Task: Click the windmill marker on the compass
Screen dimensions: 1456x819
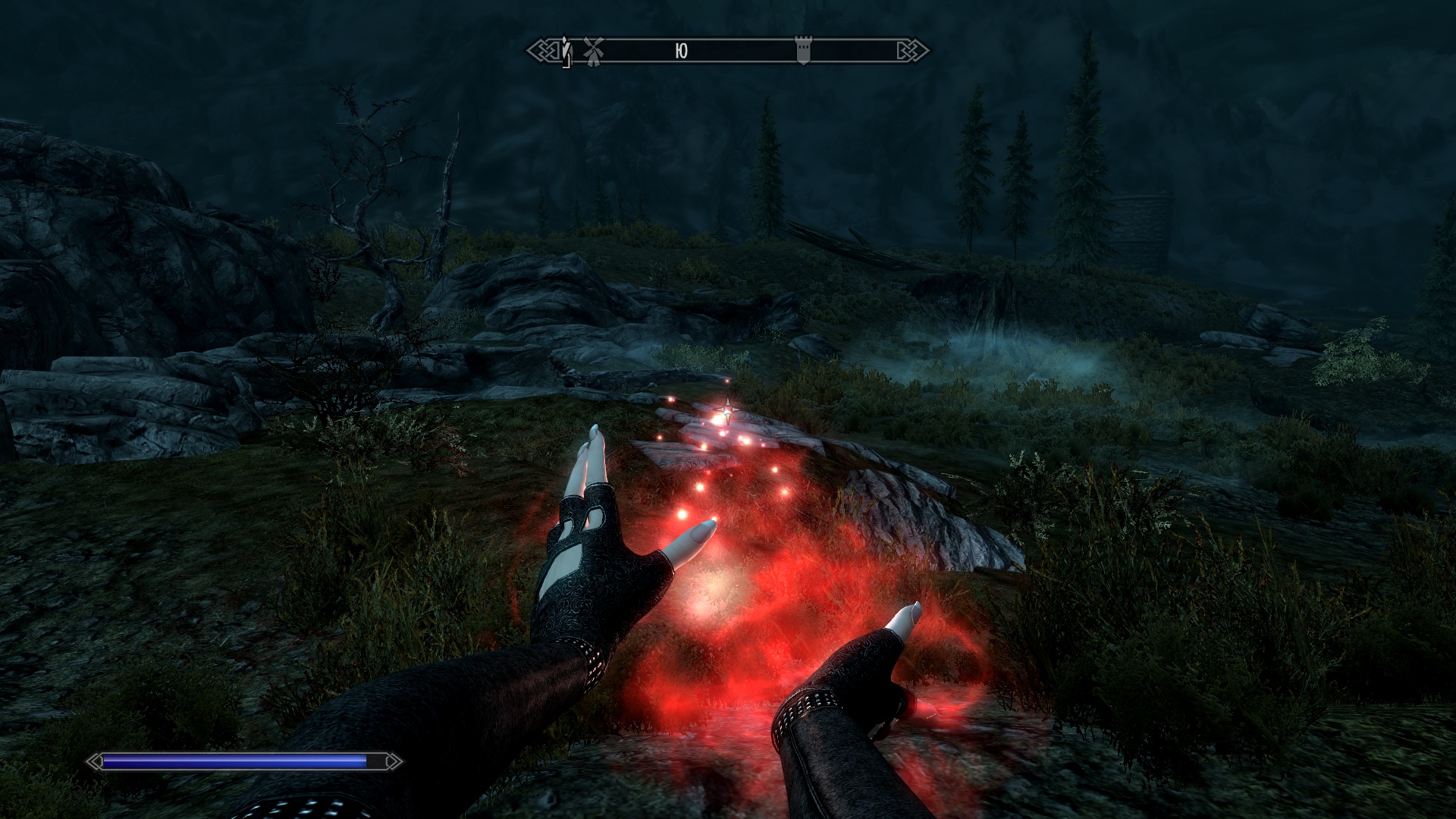Action: point(591,51)
